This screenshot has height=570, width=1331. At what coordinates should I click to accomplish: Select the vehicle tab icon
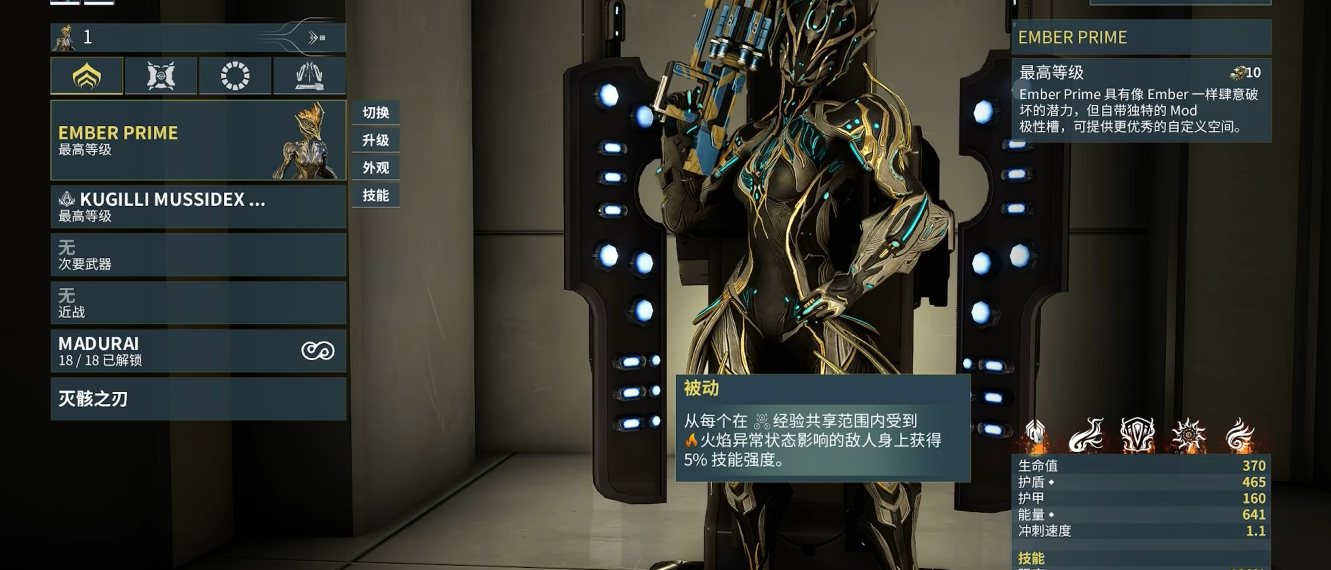309,76
